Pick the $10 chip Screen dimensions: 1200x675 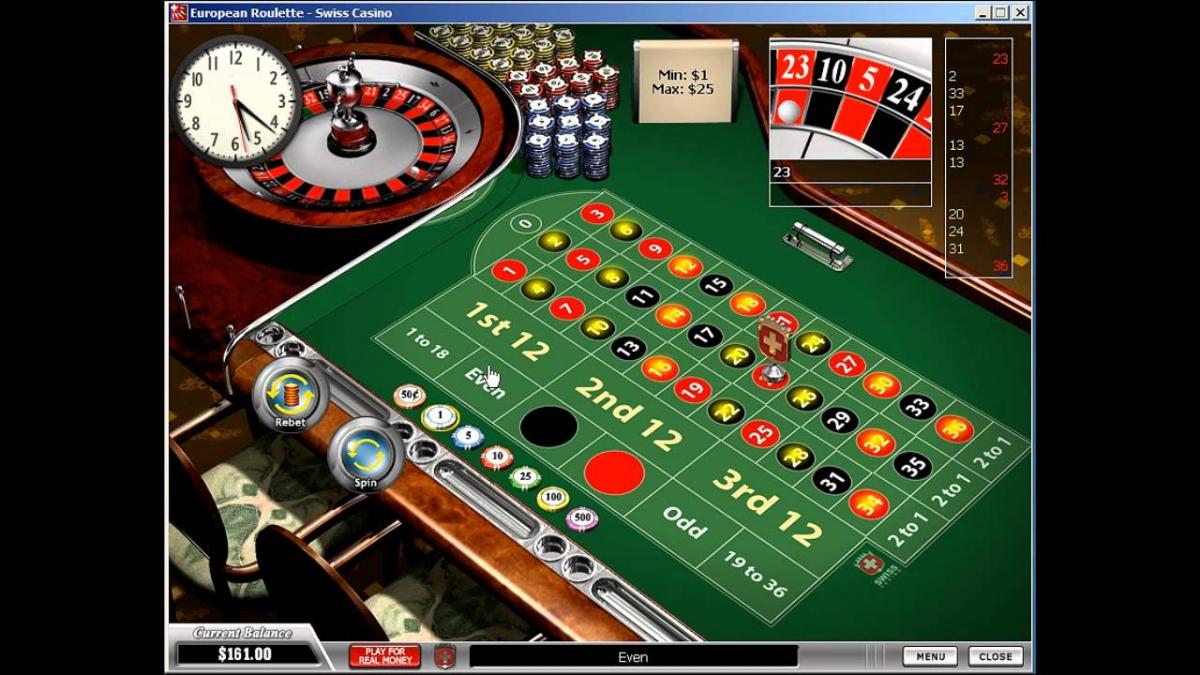pyautogui.click(x=497, y=457)
